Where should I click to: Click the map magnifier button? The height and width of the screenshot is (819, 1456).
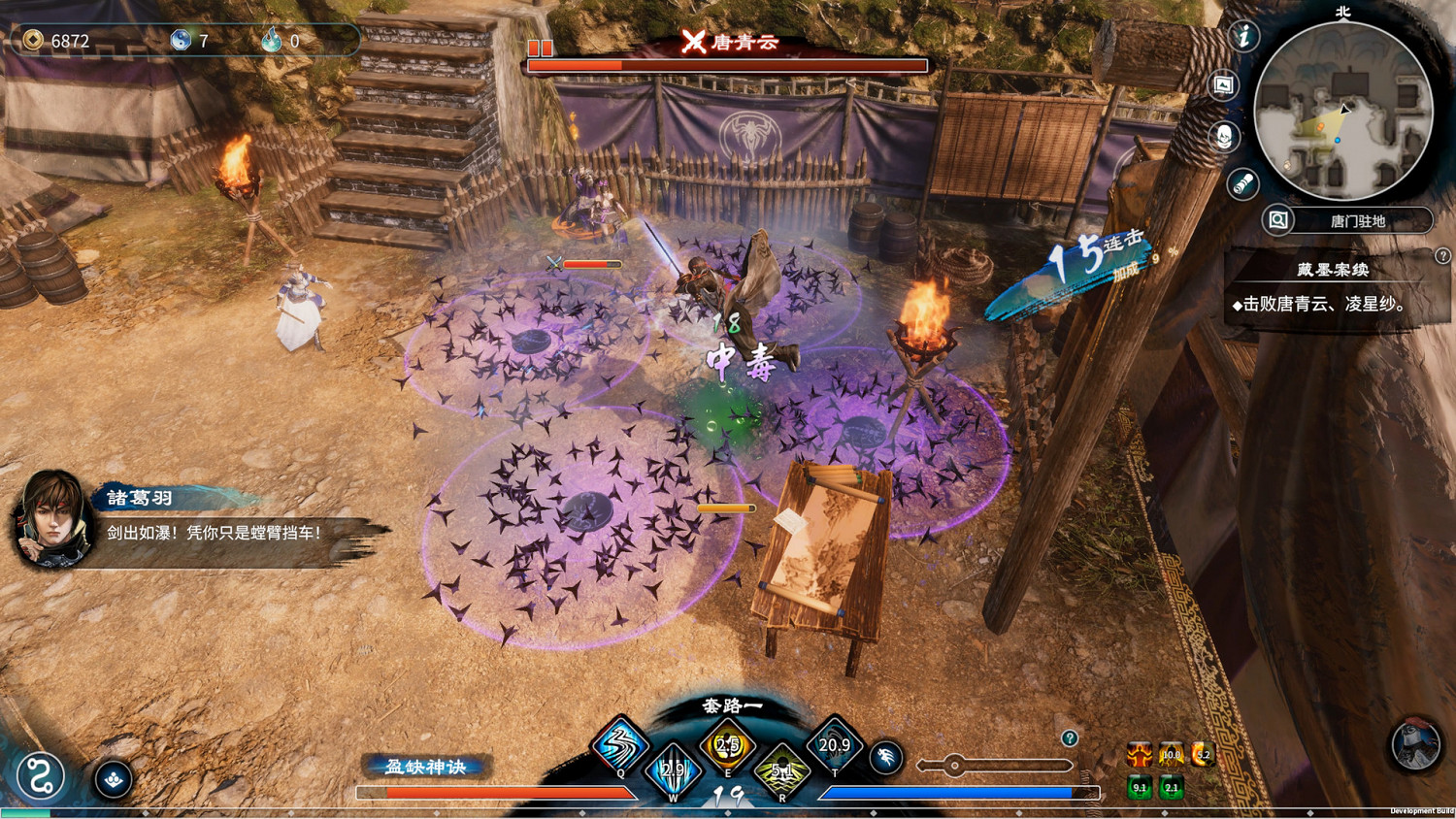(x=1278, y=220)
